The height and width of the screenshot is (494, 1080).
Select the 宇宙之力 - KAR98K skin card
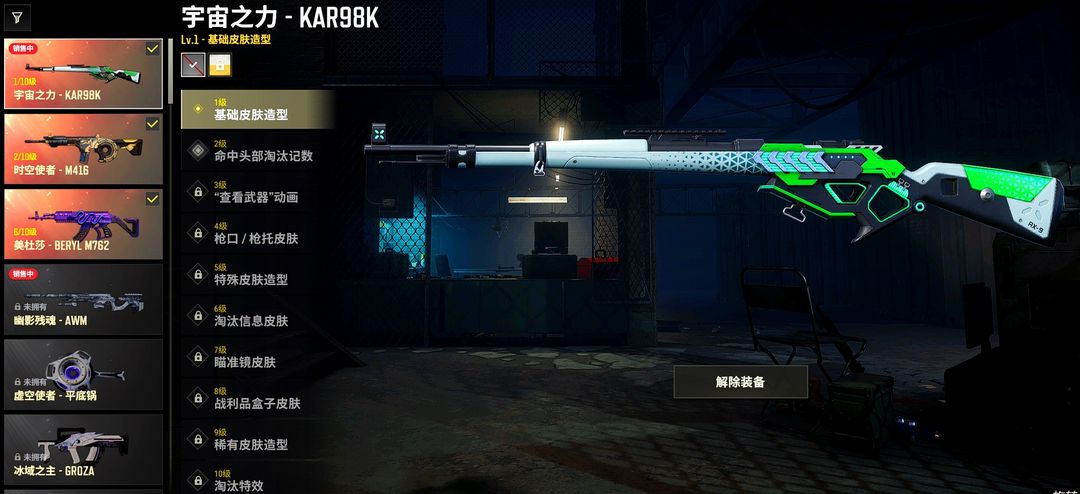(x=83, y=74)
